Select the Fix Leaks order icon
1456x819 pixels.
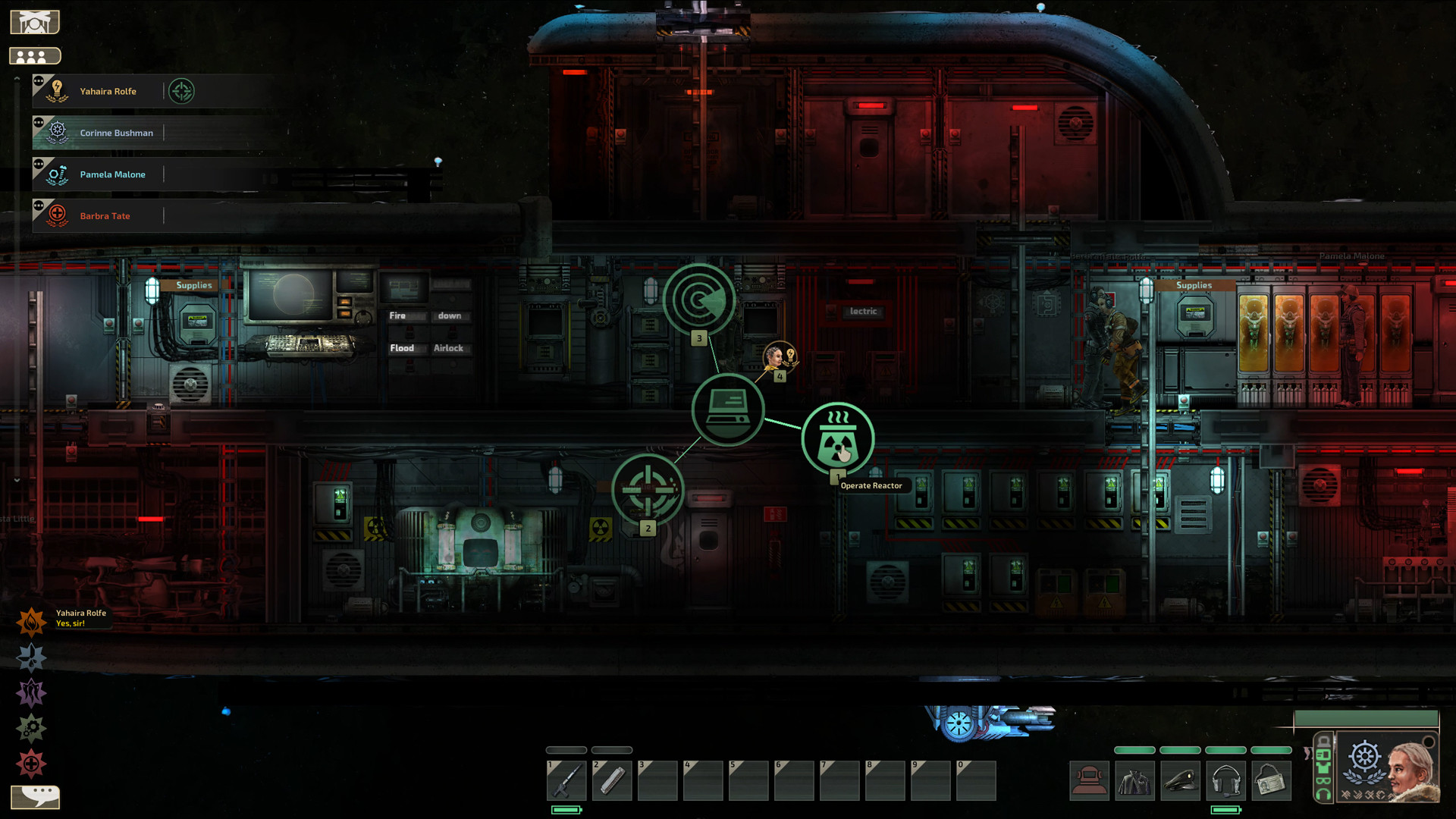coord(31,657)
